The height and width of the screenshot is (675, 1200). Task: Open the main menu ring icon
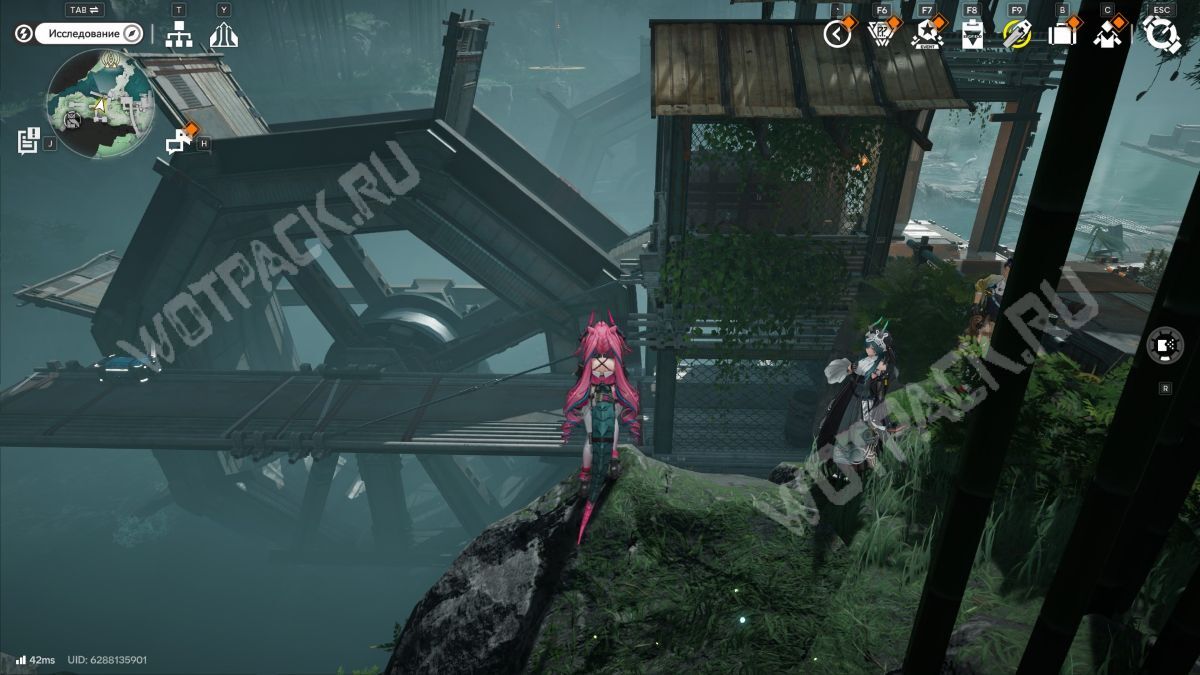point(1162,34)
